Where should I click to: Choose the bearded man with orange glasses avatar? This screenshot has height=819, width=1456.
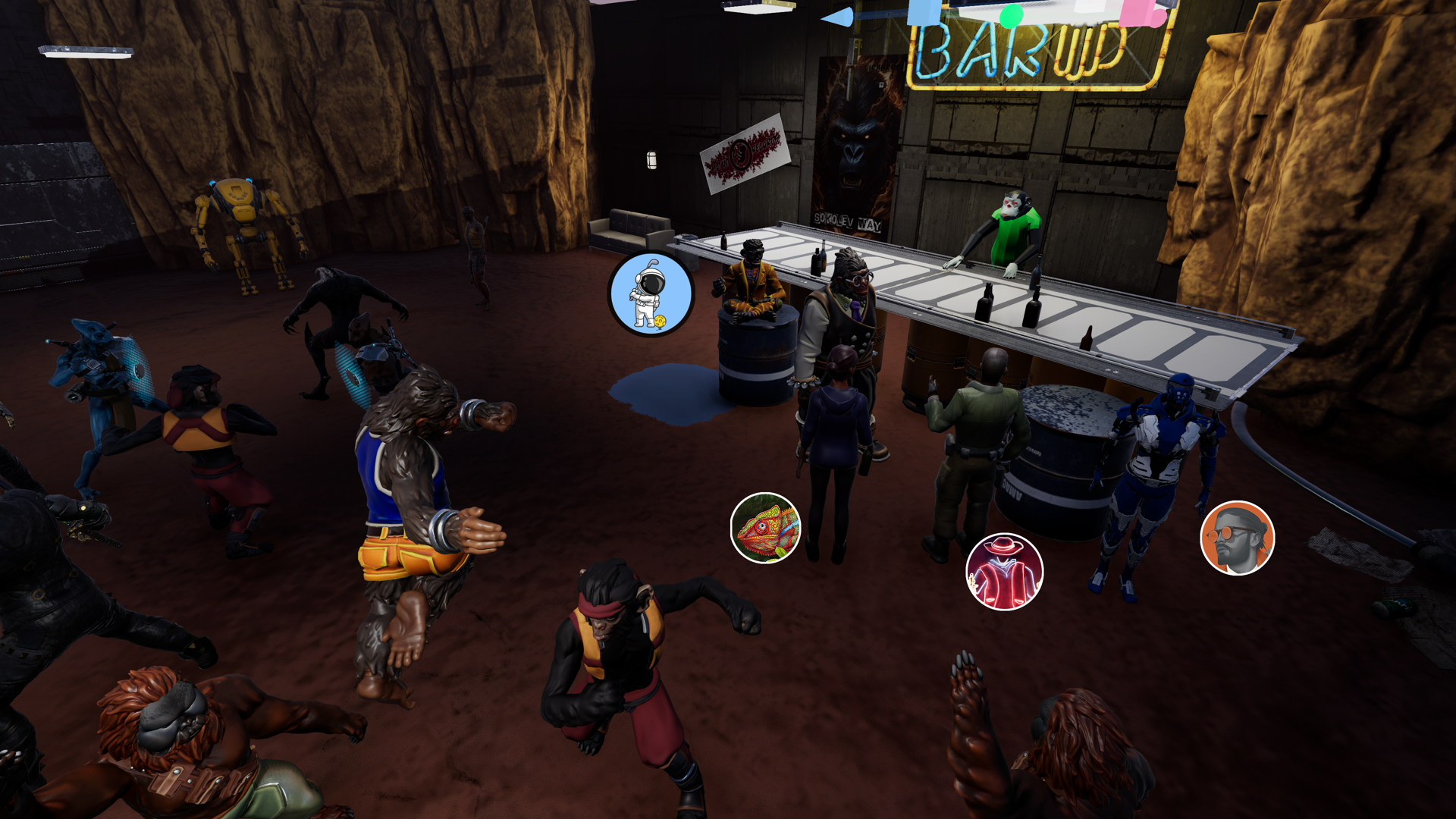point(1237,538)
